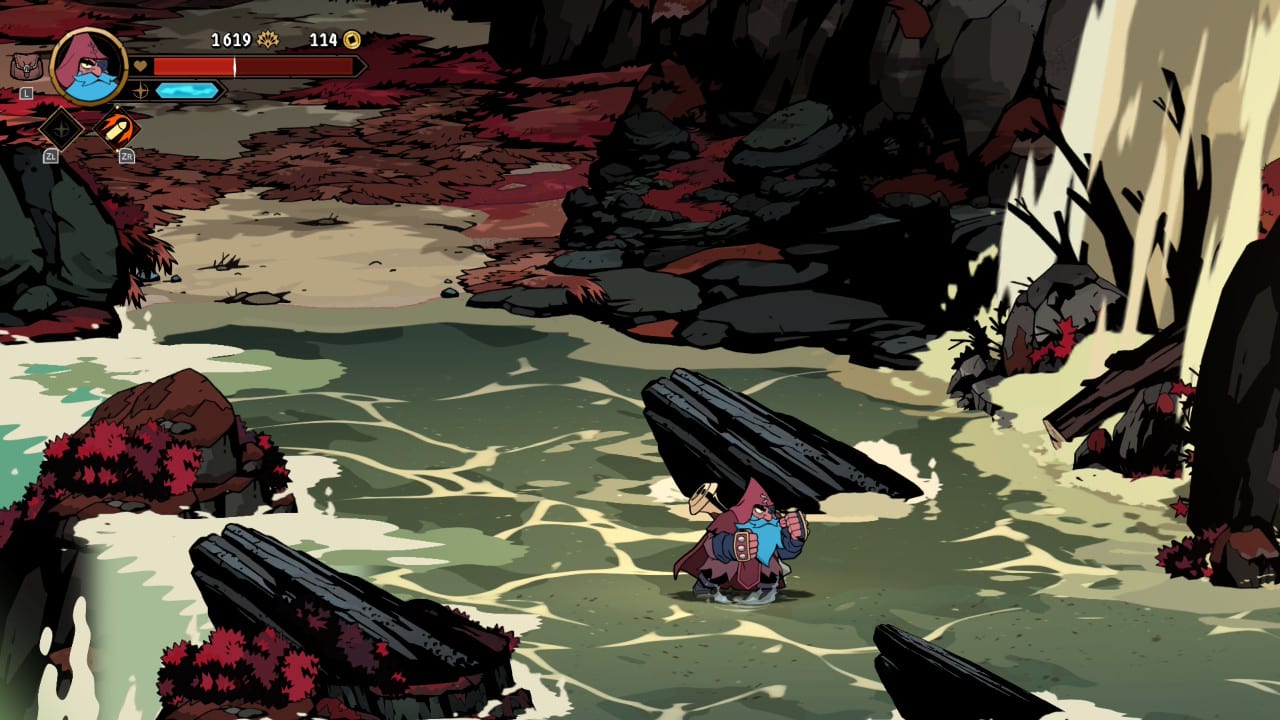Activate the flaming bullet ability
This screenshot has height=720, width=1280.
[x=117, y=128]
